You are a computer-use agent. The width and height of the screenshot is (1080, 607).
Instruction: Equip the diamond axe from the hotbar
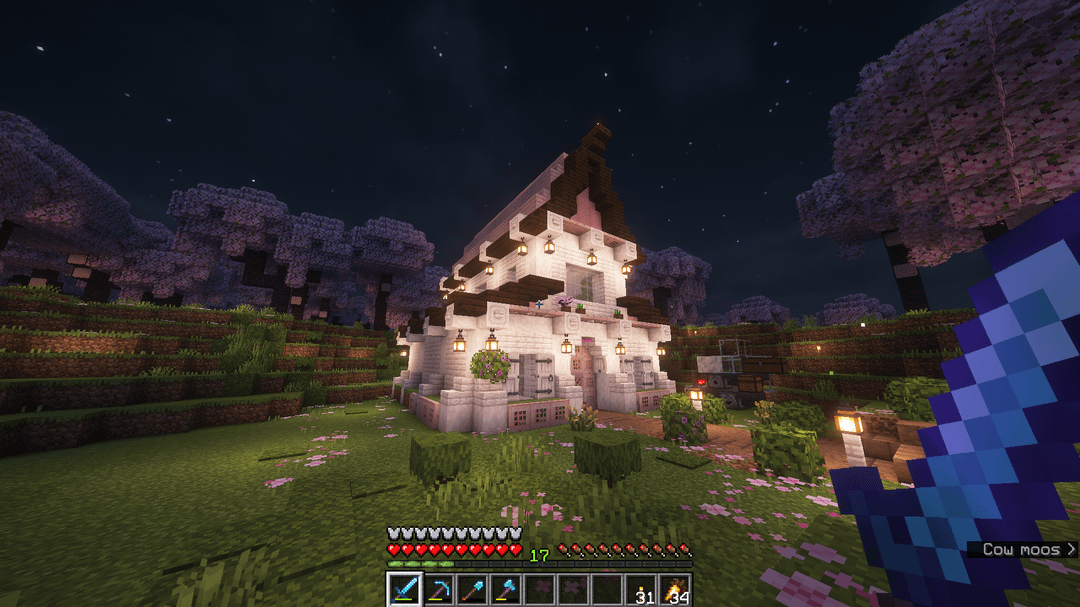pyautogui.click(x=506, y=590)
